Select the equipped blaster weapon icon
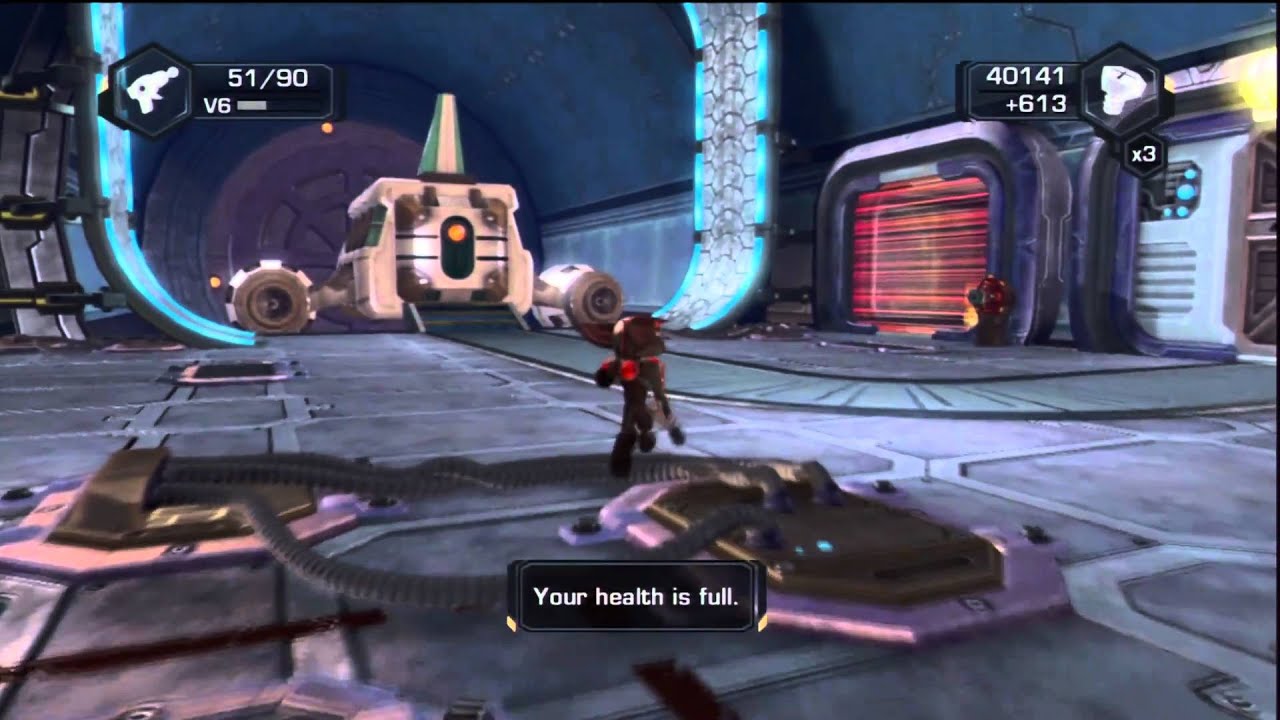The height and width of the screenshot is (720, 1280). tap(153, 88)
